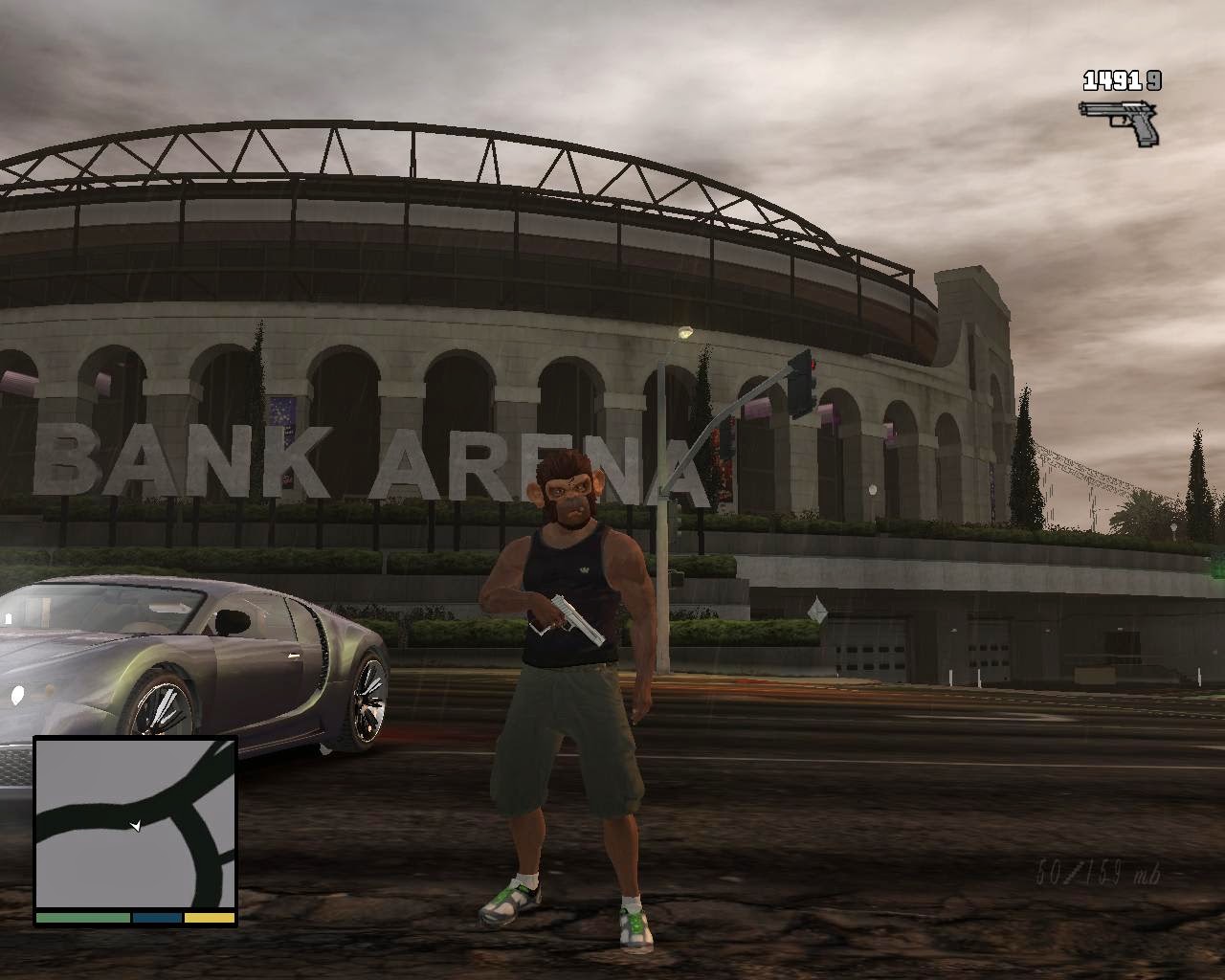The width and height of the screenshot is (1225, 980).
Task: Select the white player arrow on minimap
Action: click(x=136, y=825)
